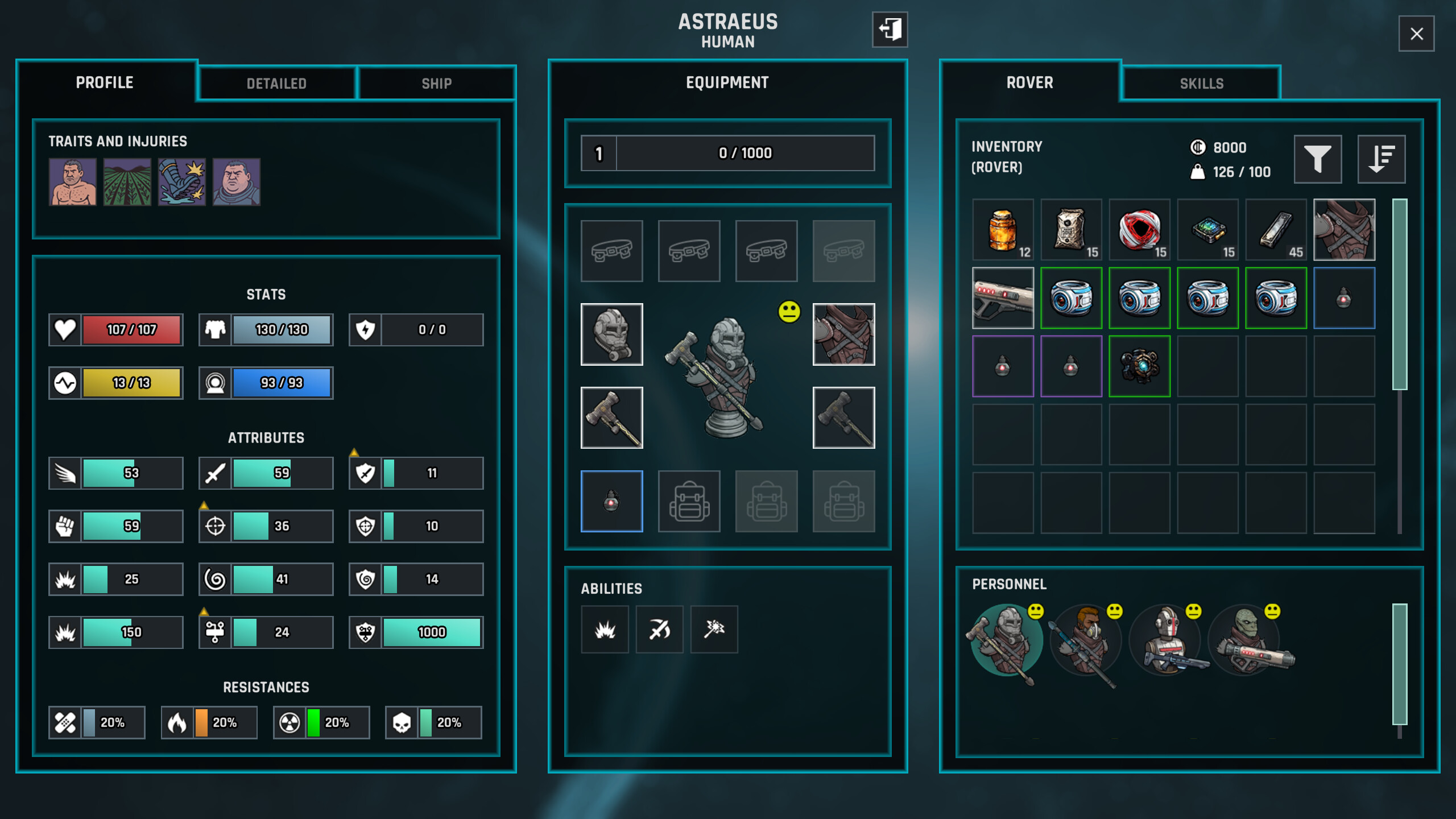The width and height of the screenshot is (1456, 819).
Task: Switch to the Ship tab
Action: coord(436,84)
